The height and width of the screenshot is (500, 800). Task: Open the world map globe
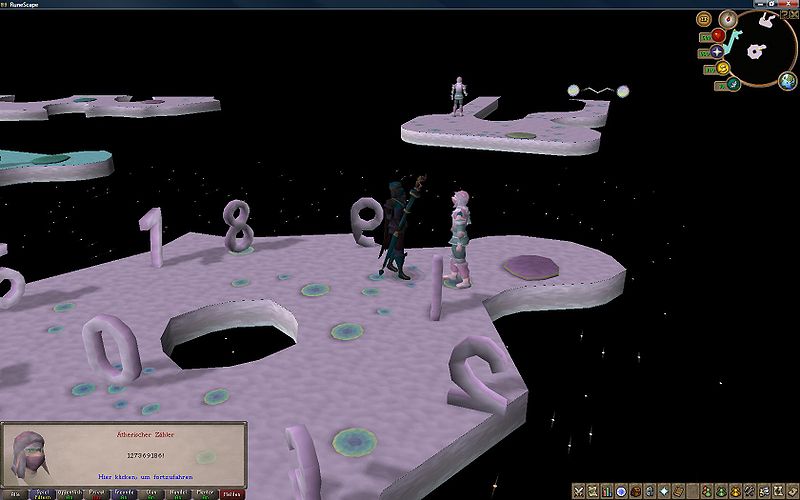[x=789, y=81]
